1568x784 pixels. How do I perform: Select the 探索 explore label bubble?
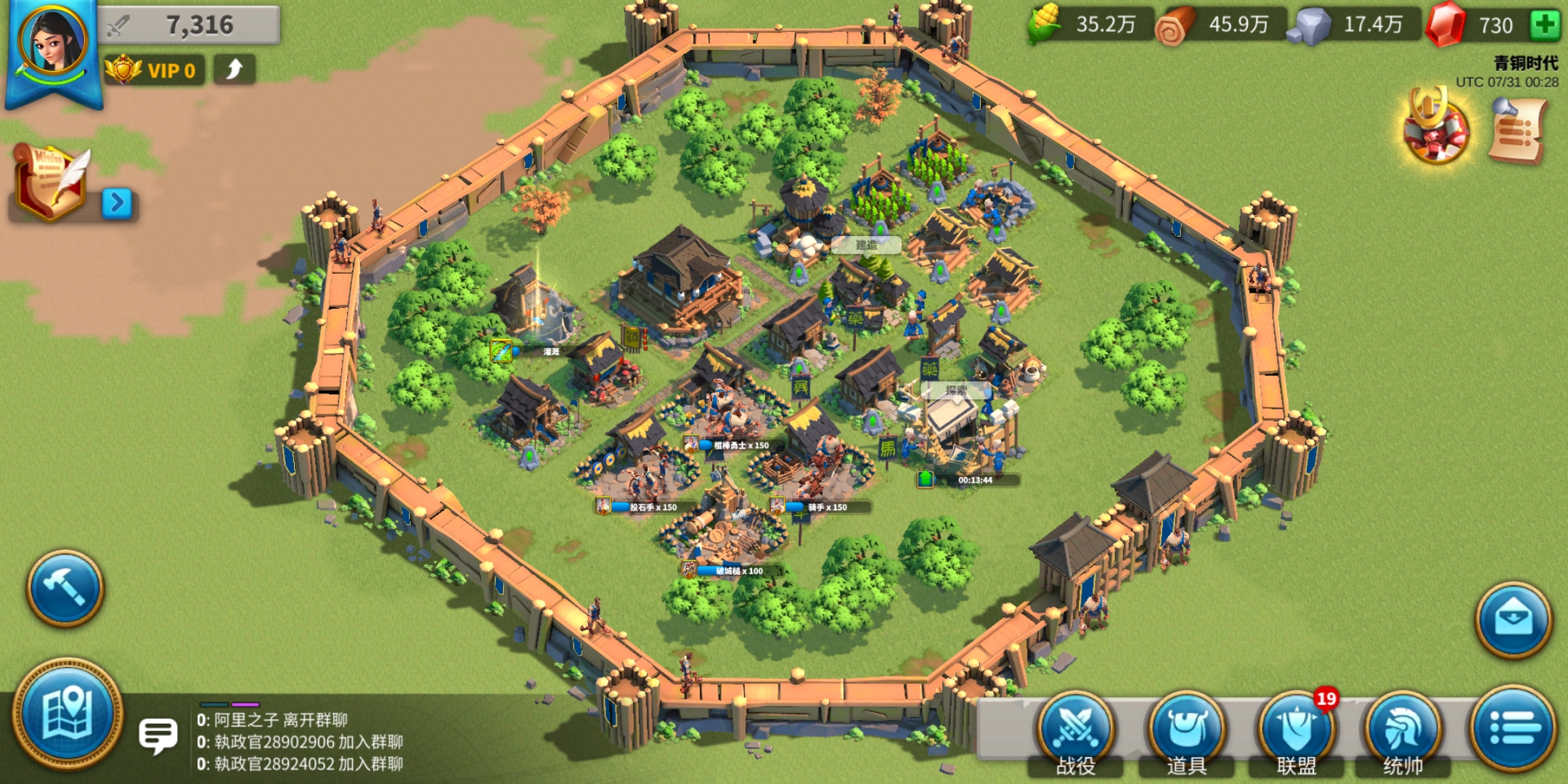tap(956, 390)
